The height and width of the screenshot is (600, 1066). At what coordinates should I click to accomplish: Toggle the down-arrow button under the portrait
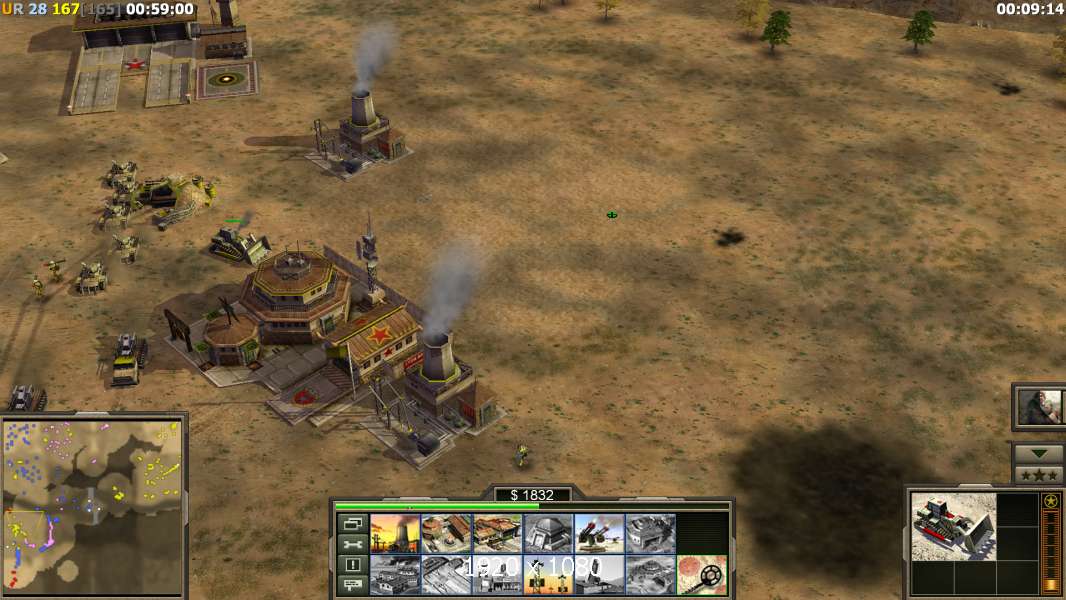tap(1039, 454)
